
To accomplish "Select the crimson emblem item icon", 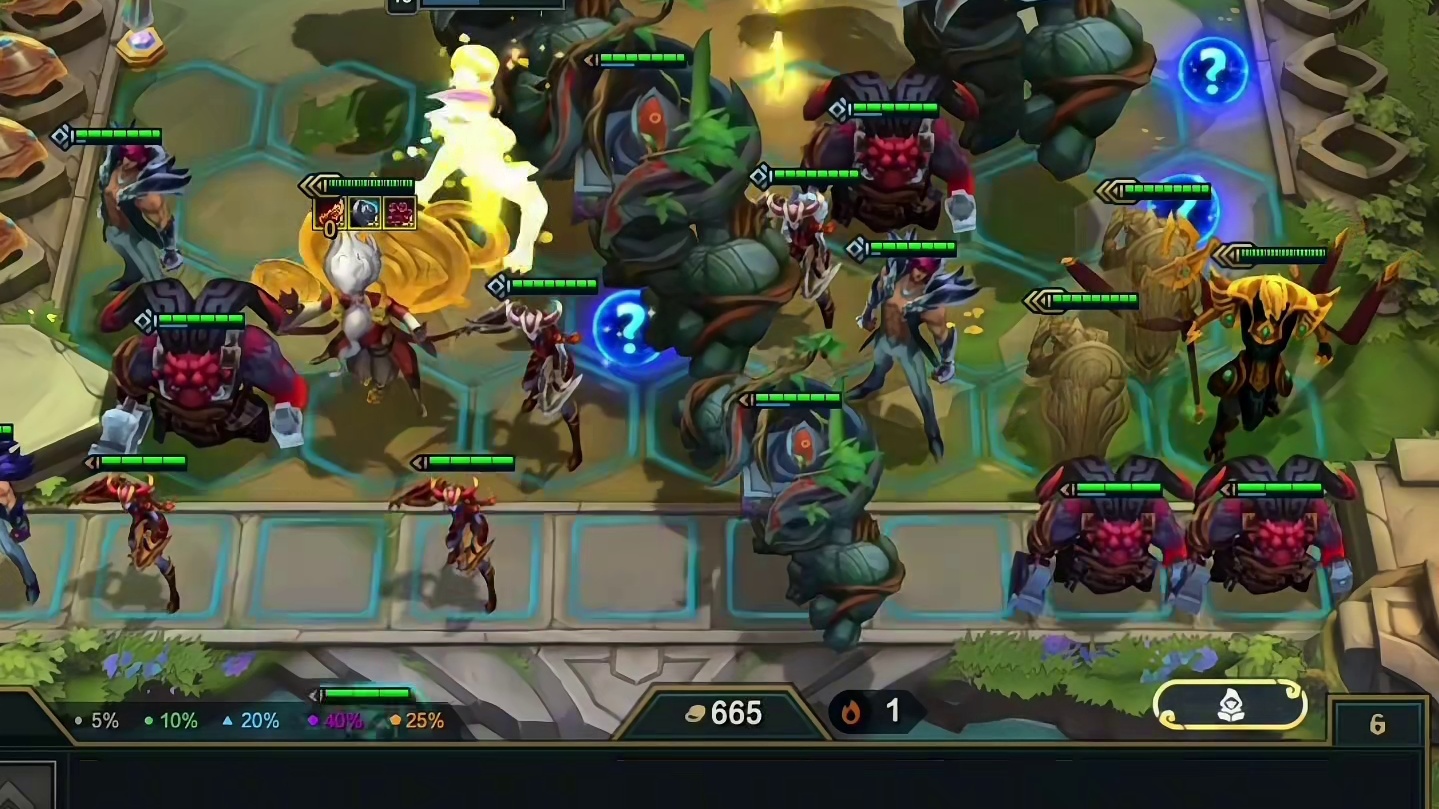I will [x=399, y=212].
